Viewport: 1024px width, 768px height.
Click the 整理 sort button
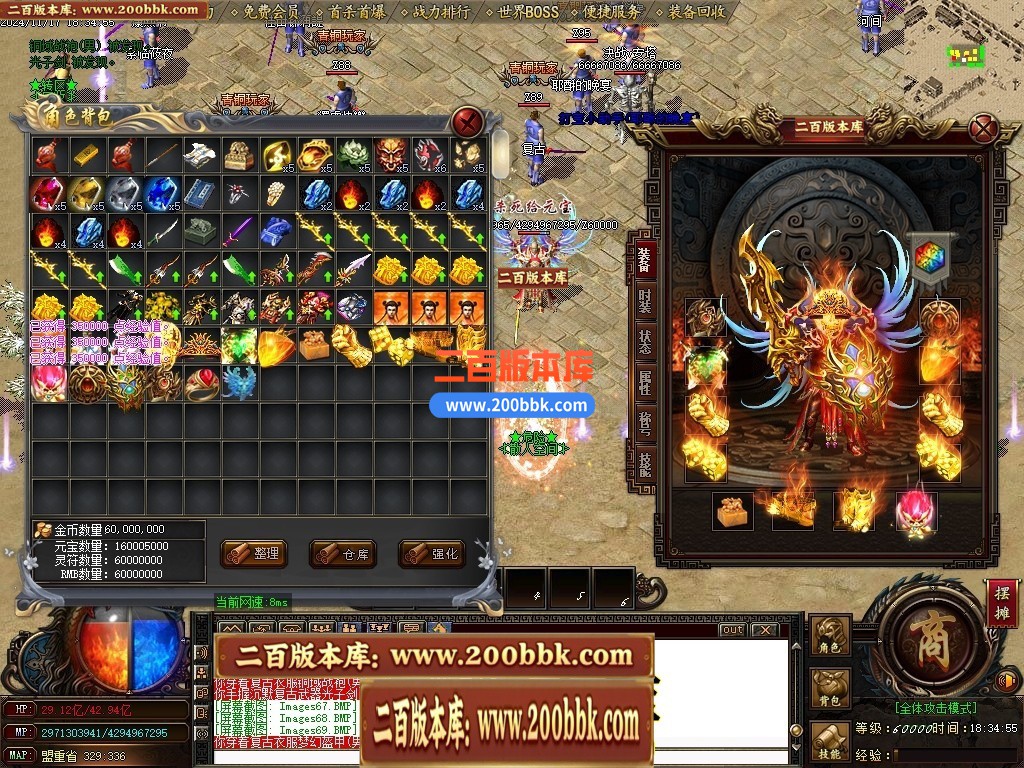click(x=254, y=553)
